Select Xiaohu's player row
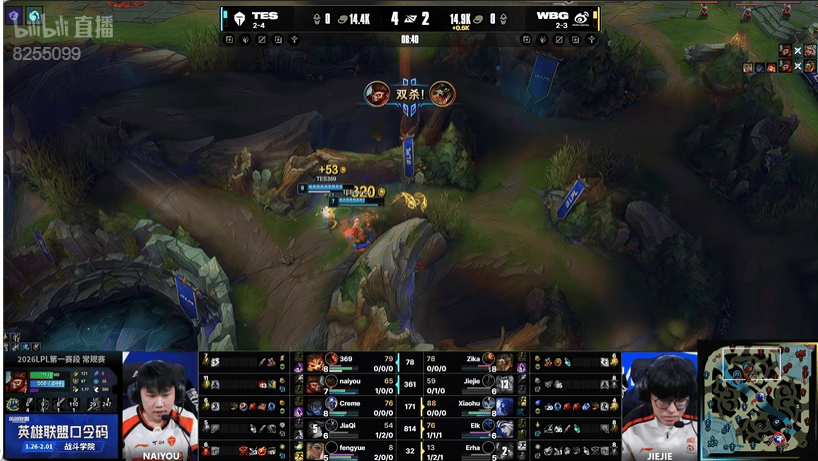The height and width of the screenshot is (461, 818). (470, 405)
